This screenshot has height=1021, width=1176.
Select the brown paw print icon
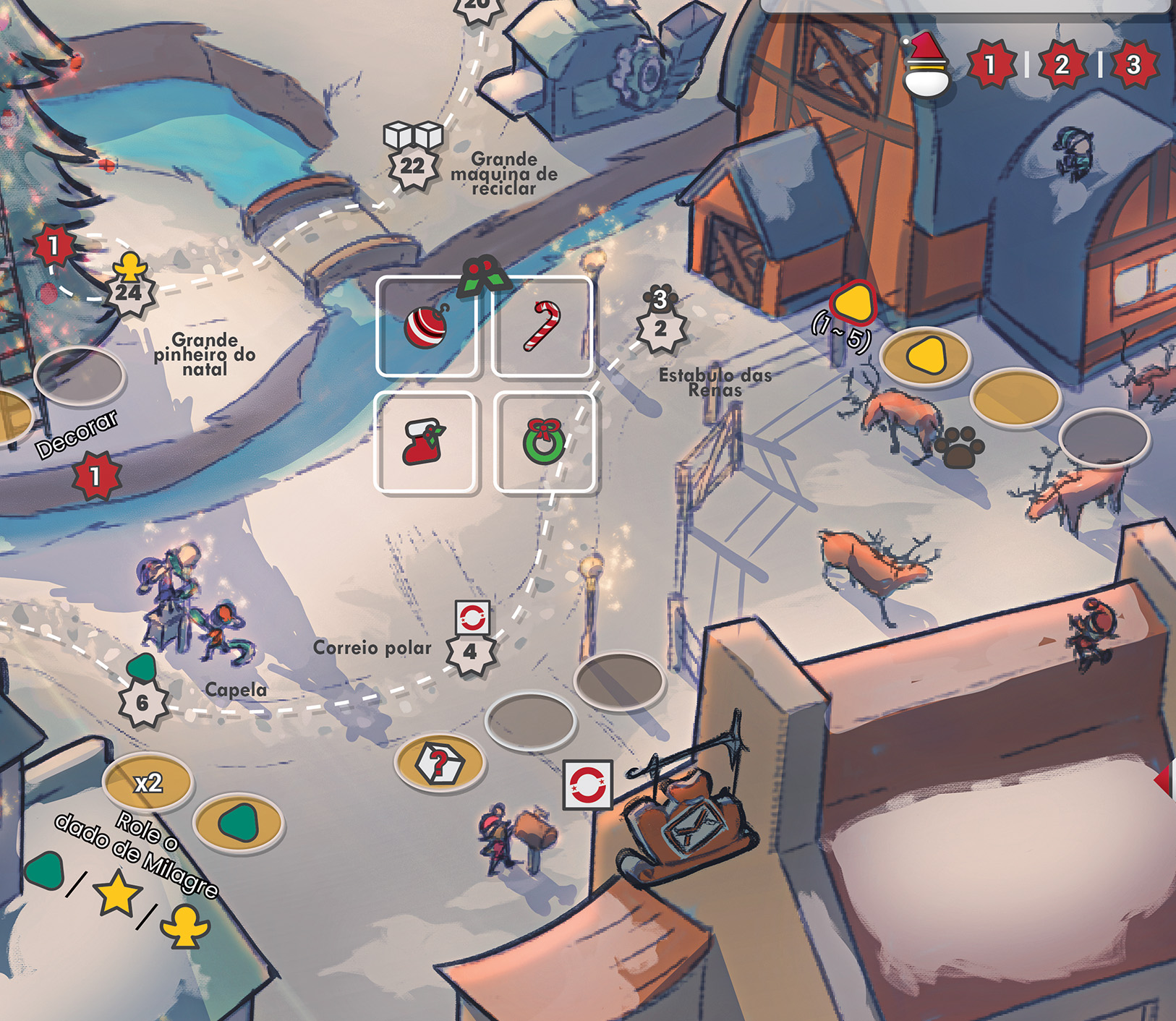(959, 448)
